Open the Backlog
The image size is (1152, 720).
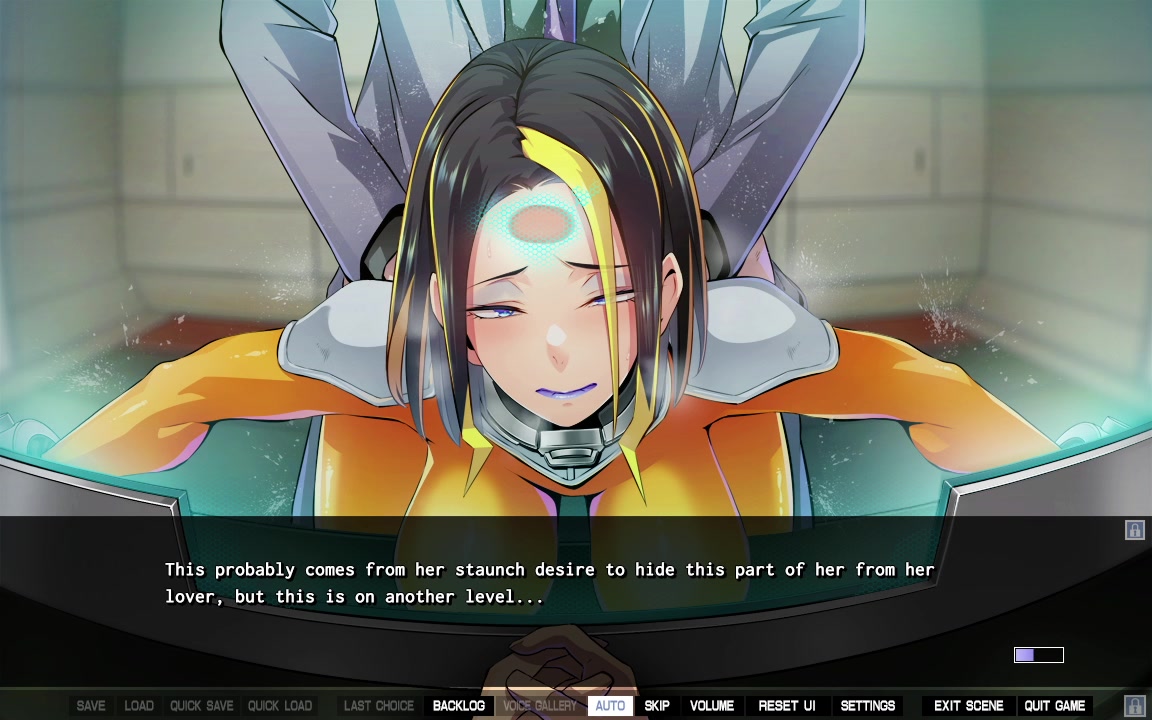(x=458, y=706)
